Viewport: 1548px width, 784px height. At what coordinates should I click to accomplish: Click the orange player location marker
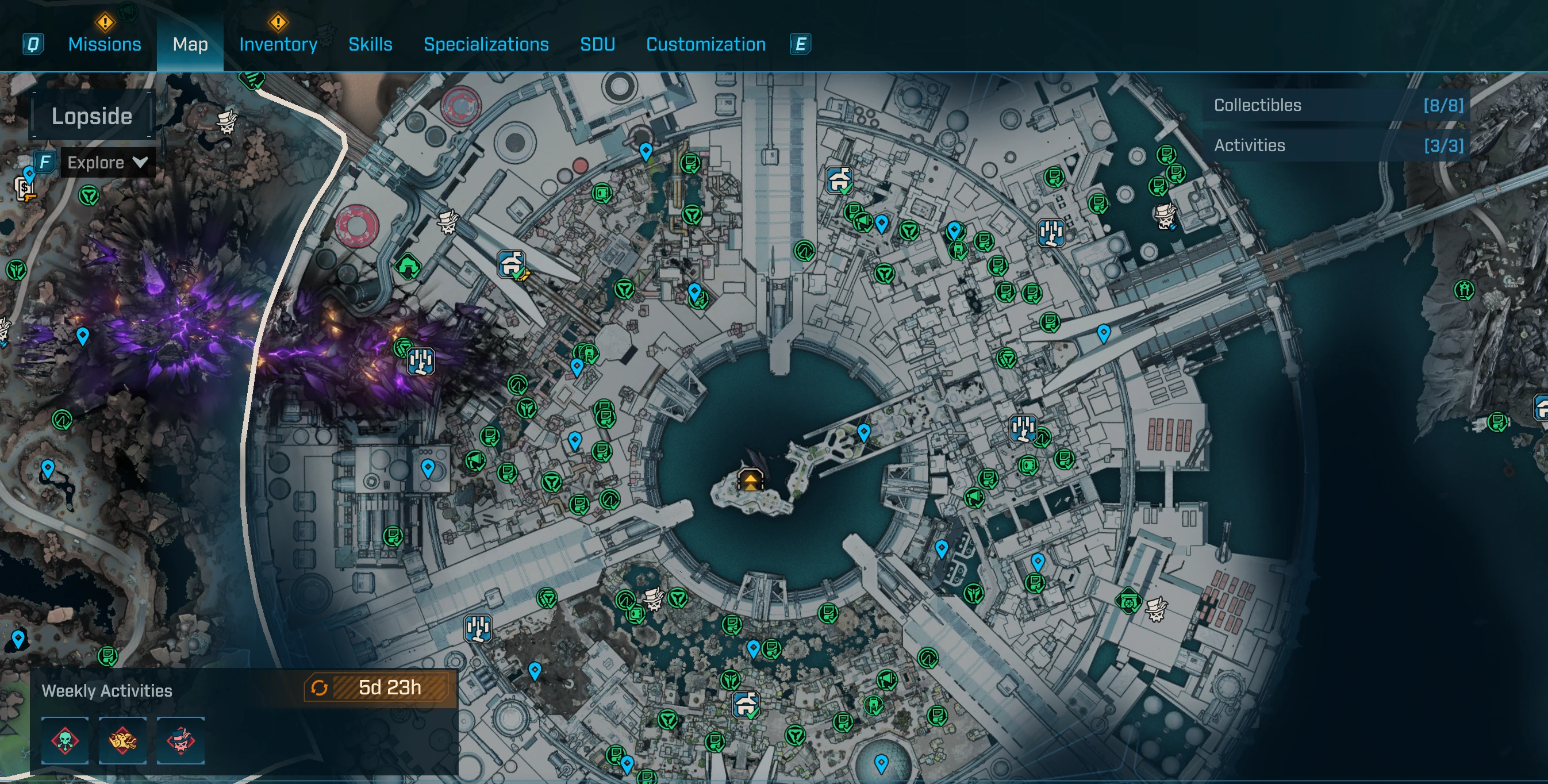click(x=750, y=480)
